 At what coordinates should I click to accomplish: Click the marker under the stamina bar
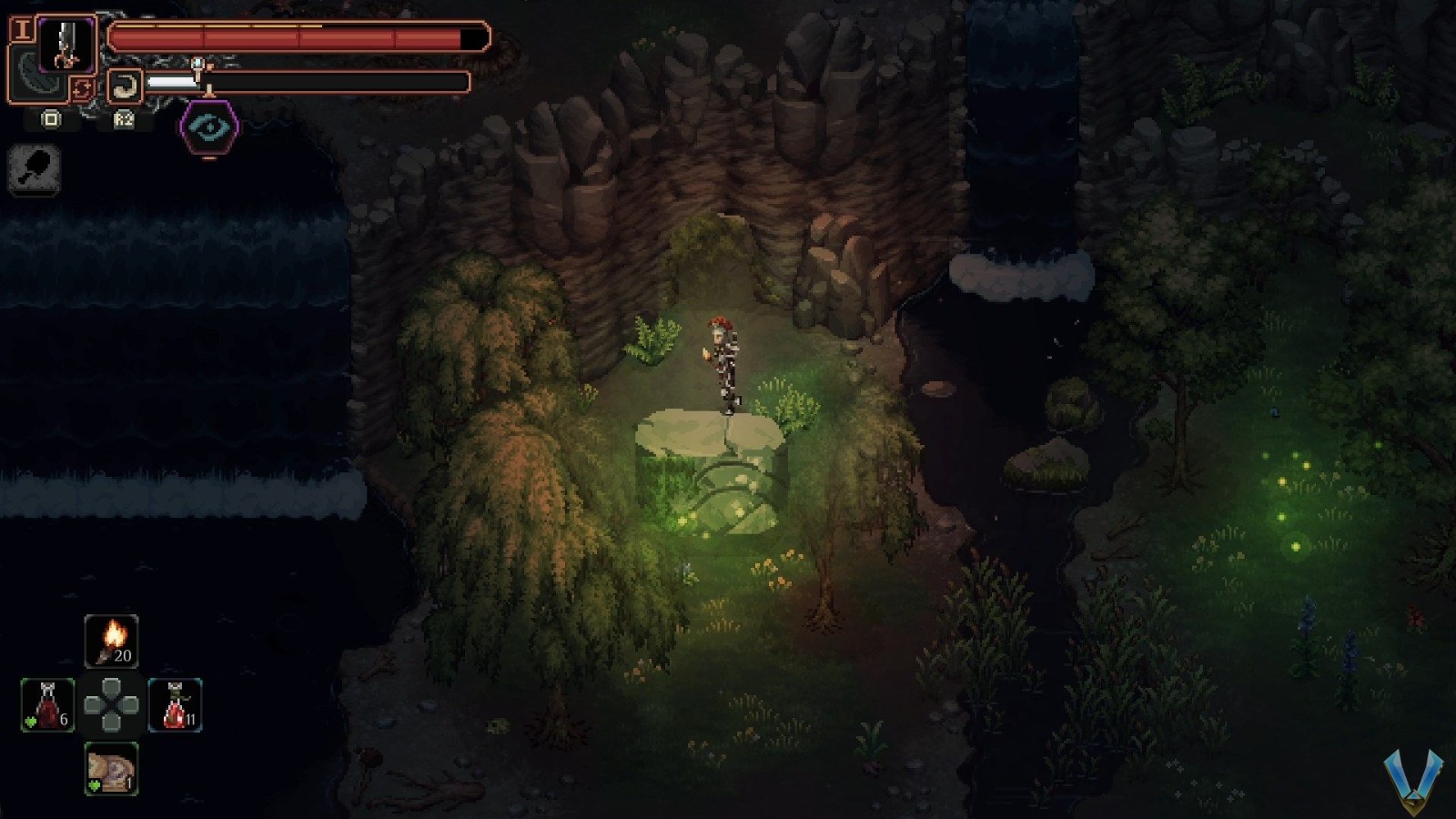pos(207,91)
